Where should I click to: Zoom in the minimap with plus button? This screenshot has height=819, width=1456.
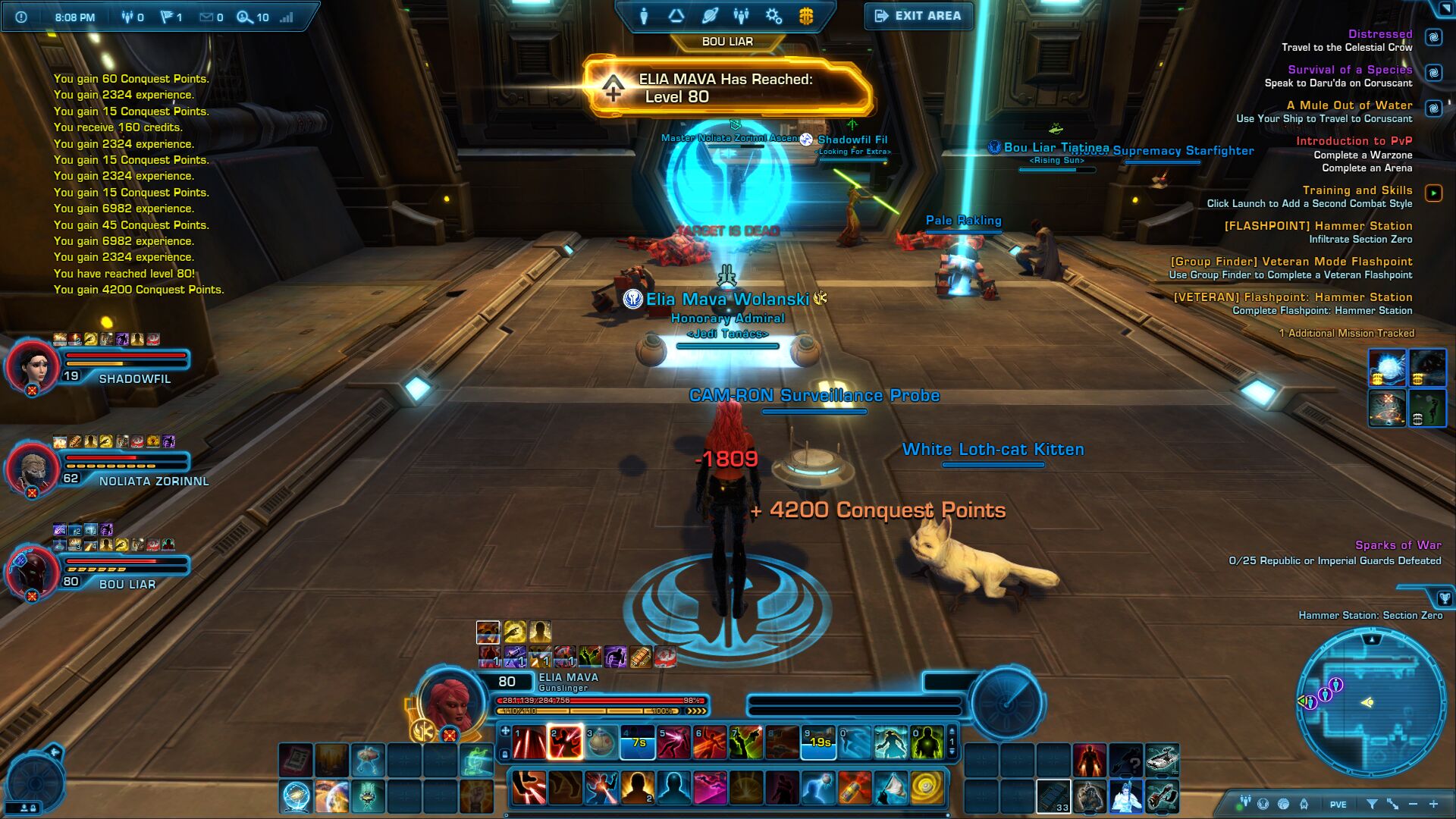tap(1433, 804)
